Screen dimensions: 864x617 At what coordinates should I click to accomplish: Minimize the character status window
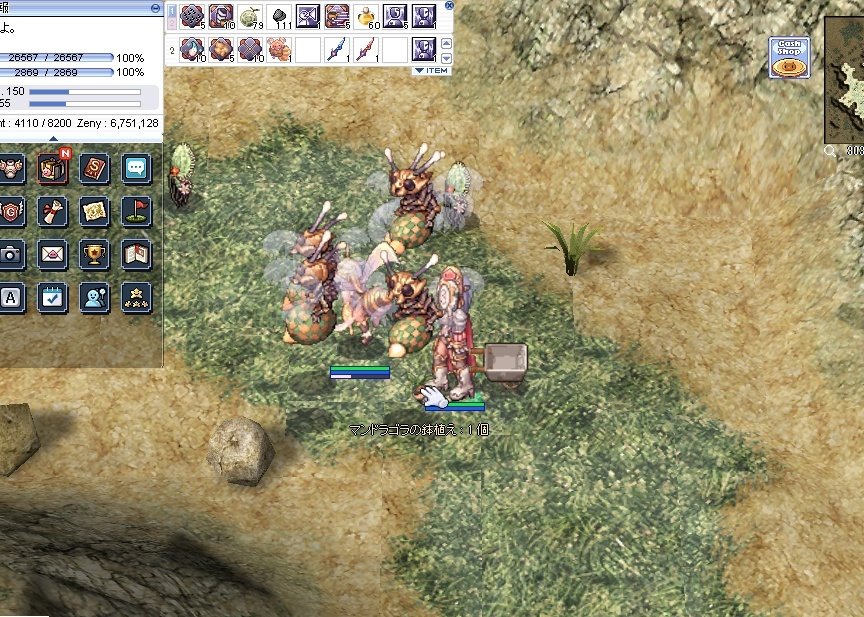pyautogui.click(x=154, y=7)
